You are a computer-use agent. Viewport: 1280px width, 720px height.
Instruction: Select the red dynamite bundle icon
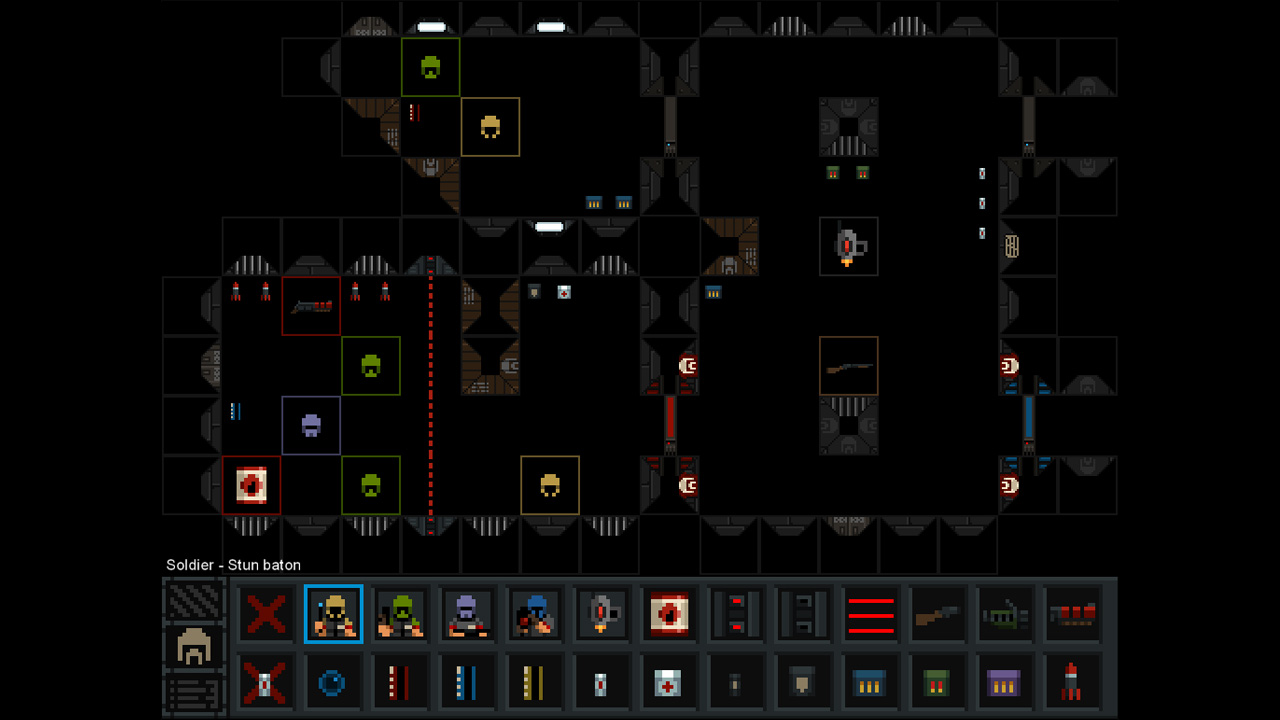(1070, 614)
